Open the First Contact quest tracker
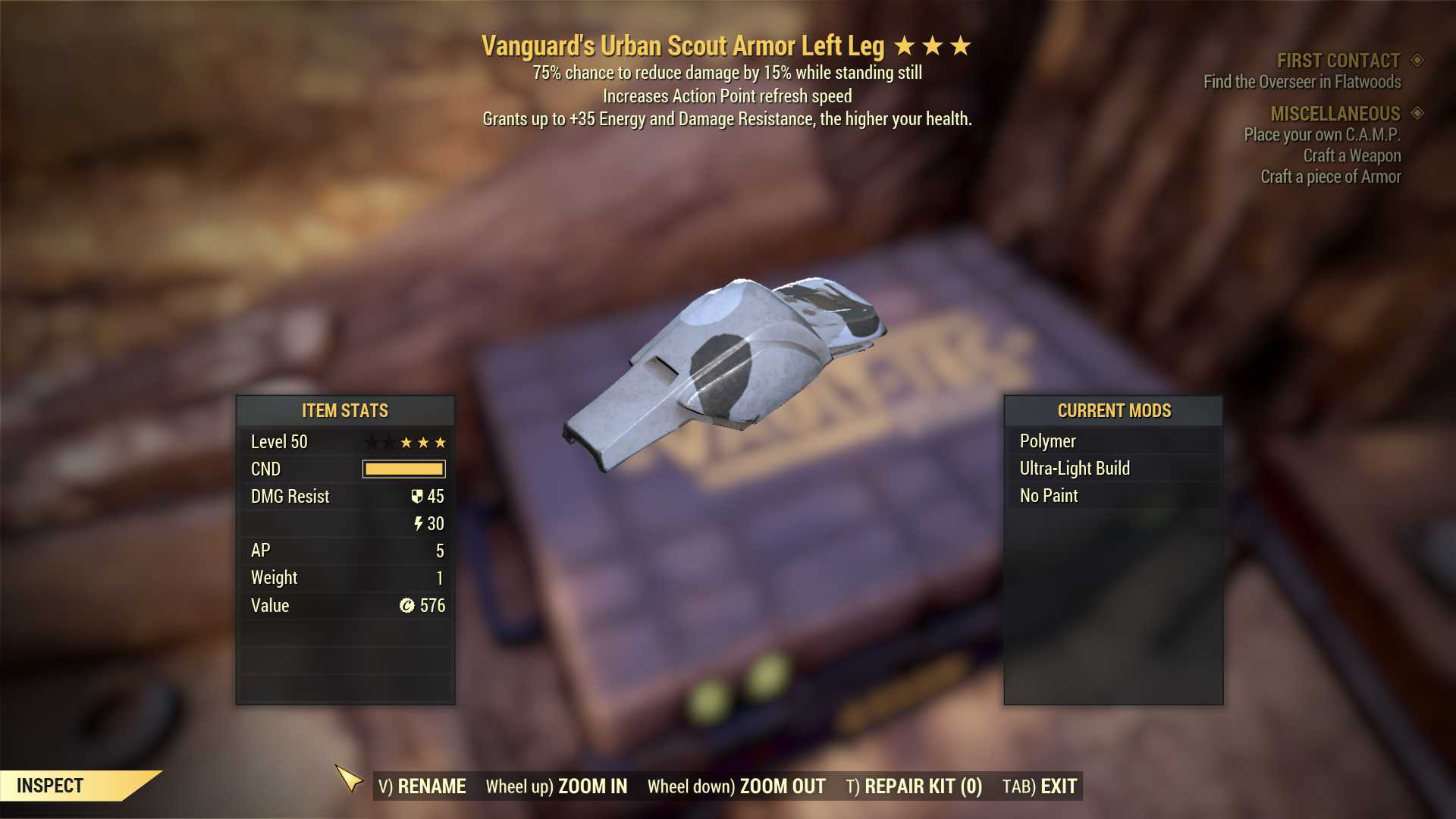This screenshot has width=1456, height=819. [1338, 61]
